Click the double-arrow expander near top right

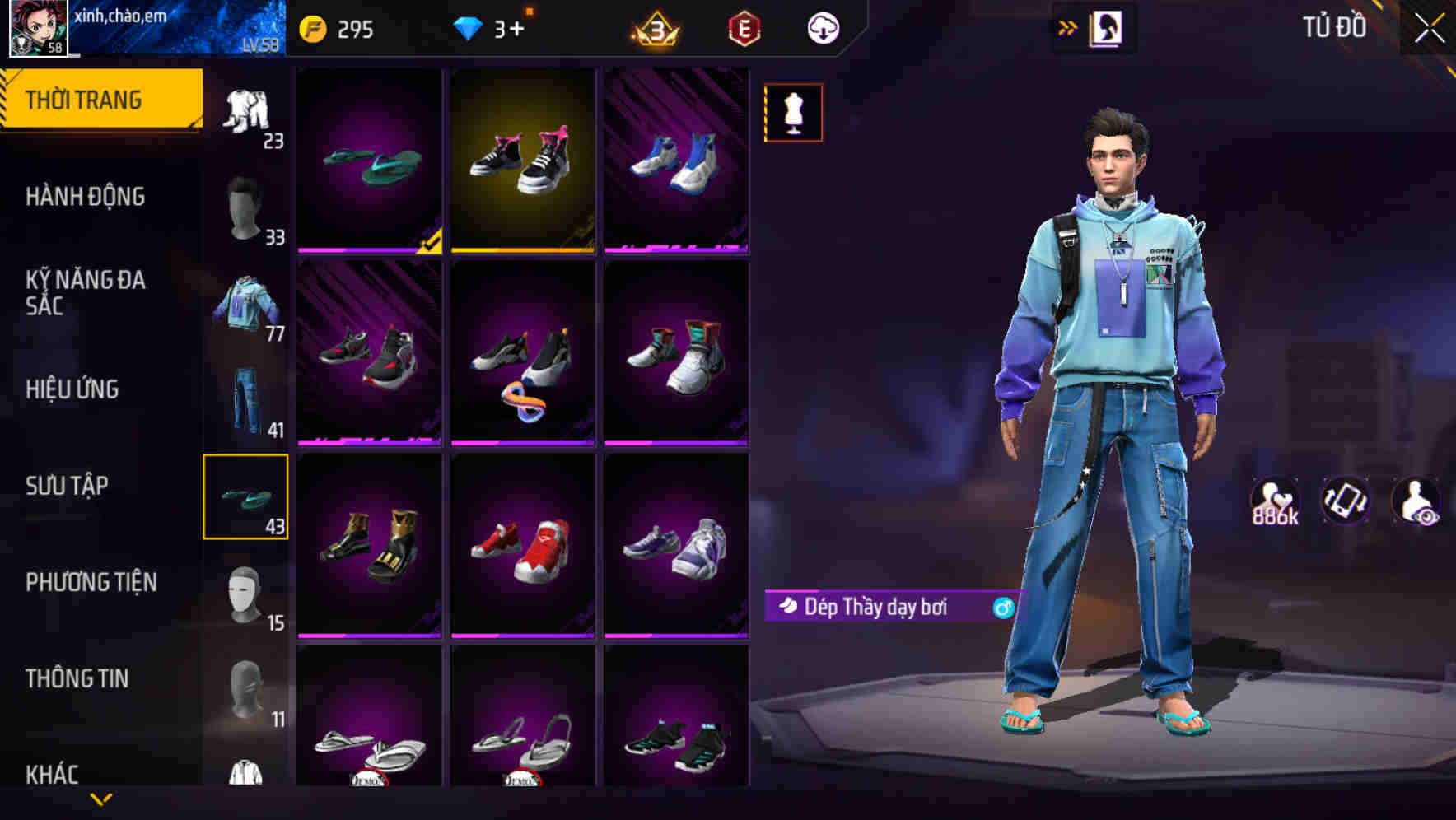[x=1067, y=26]
